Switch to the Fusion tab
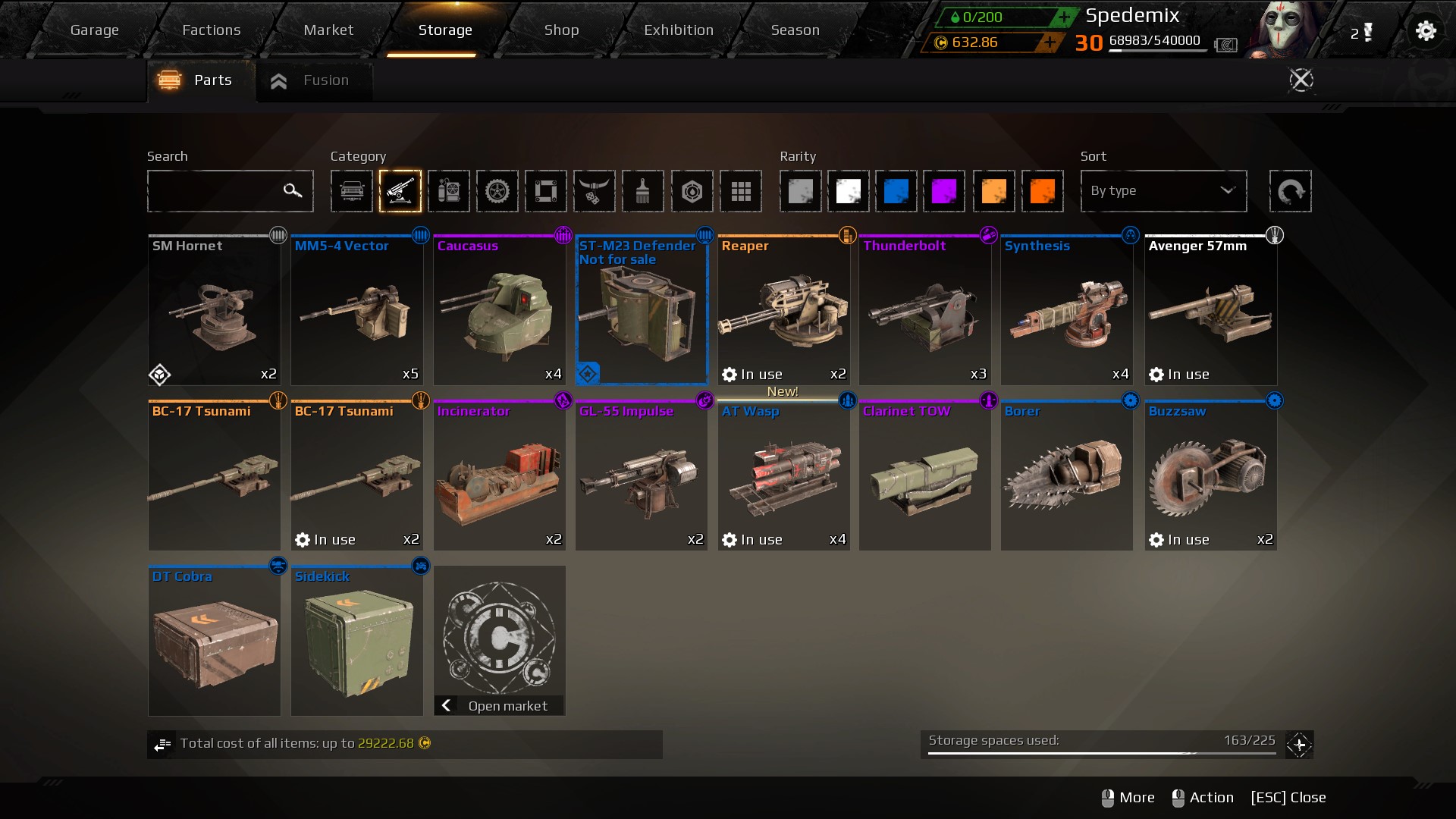Screen dimensions: 1456x819 (x=313, y=80)
